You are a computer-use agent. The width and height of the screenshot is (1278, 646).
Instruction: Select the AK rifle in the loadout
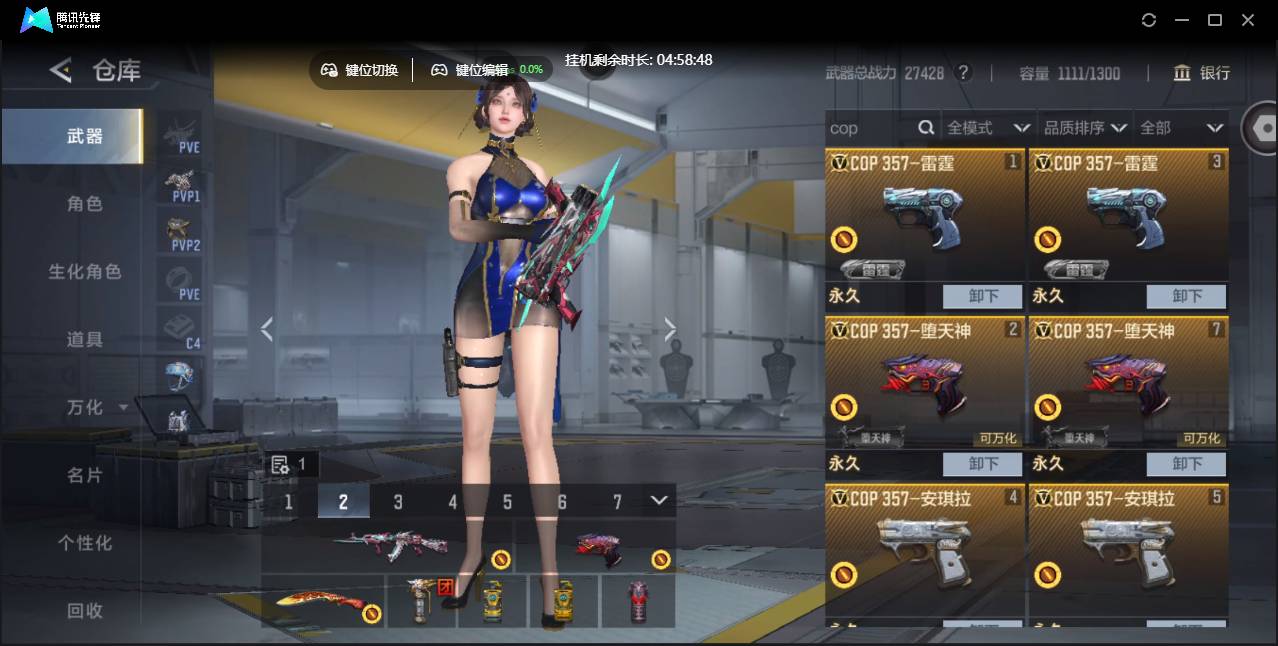(385, 546)
